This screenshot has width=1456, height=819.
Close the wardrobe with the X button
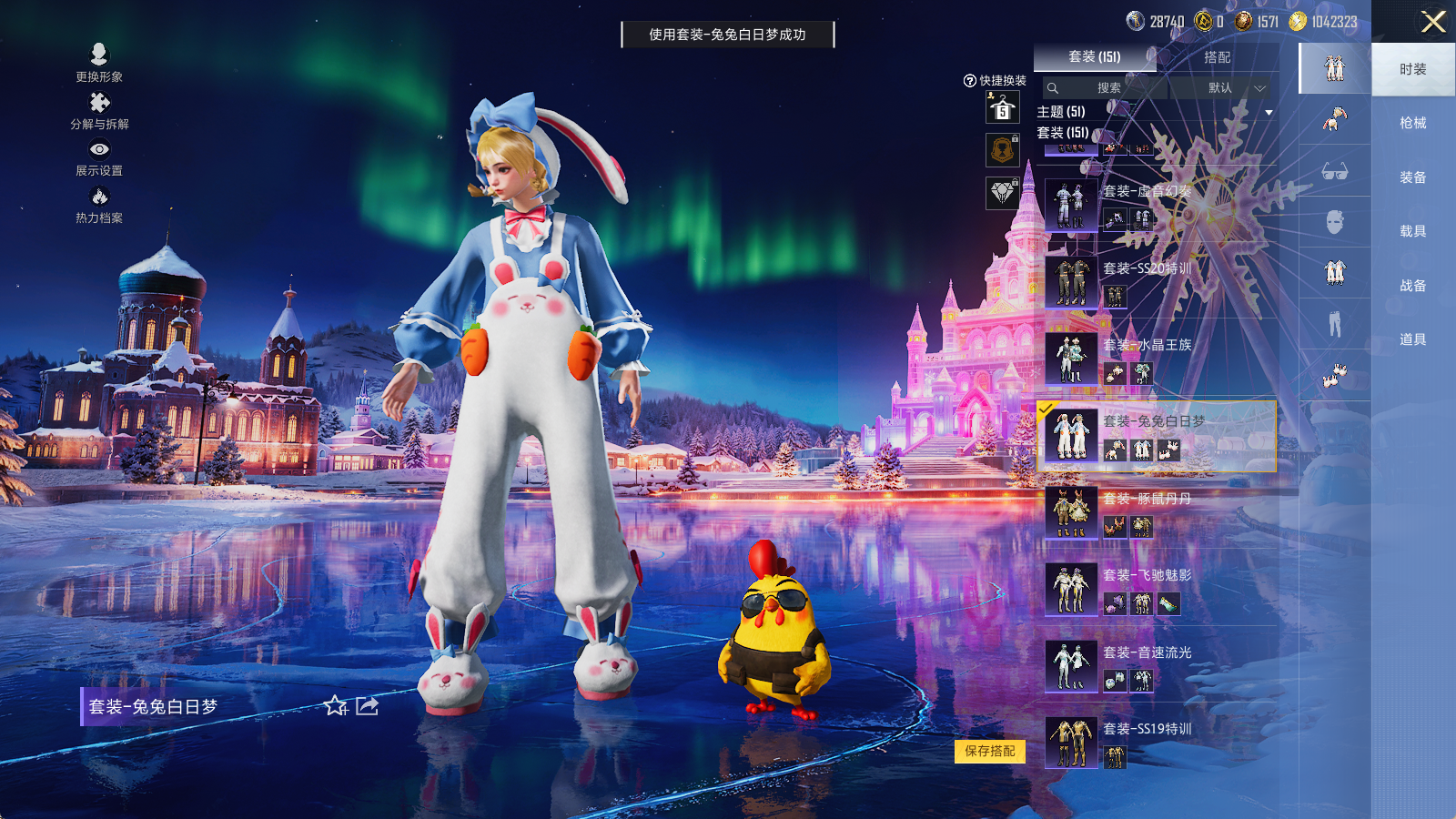coord(1433,22)
